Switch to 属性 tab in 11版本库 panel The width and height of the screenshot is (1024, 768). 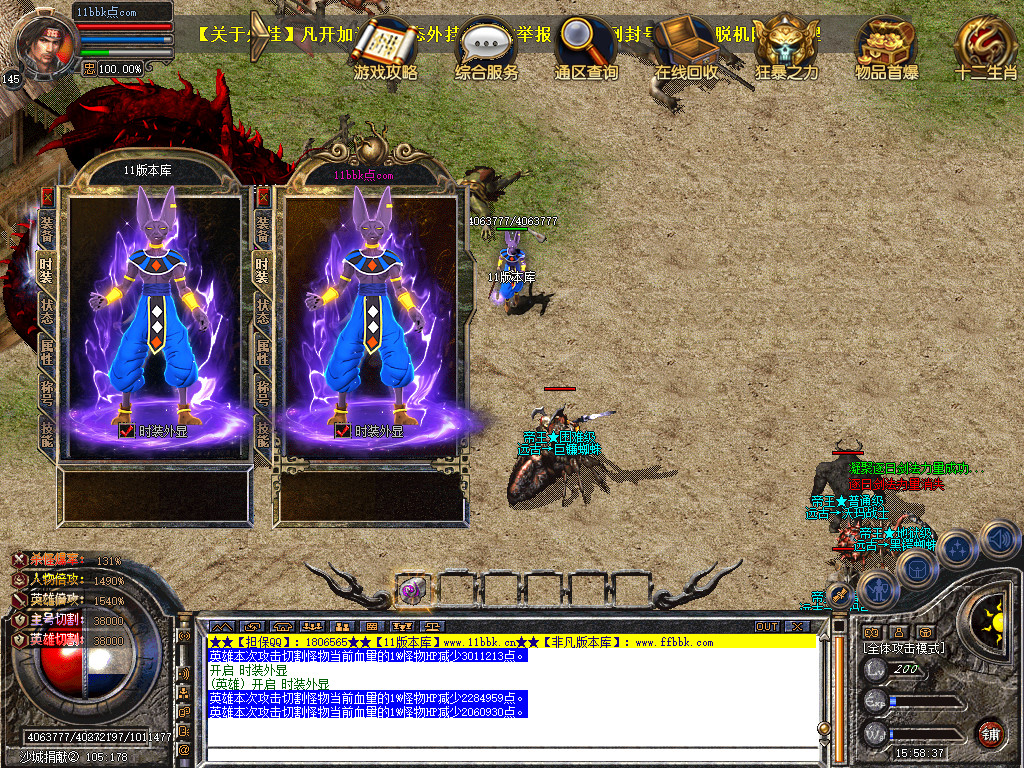pos(46,350)
